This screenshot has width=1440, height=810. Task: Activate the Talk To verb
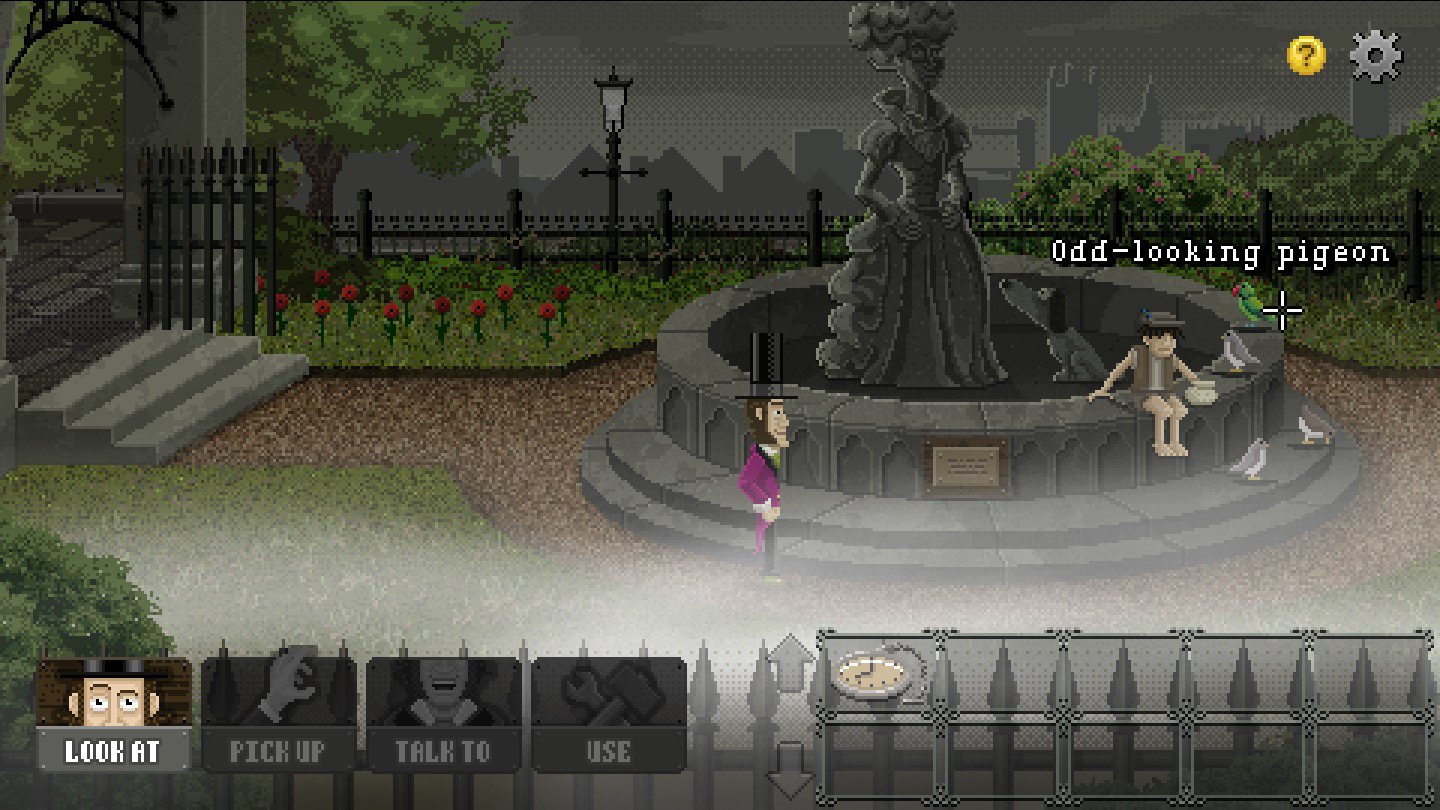tap(443, 714)
